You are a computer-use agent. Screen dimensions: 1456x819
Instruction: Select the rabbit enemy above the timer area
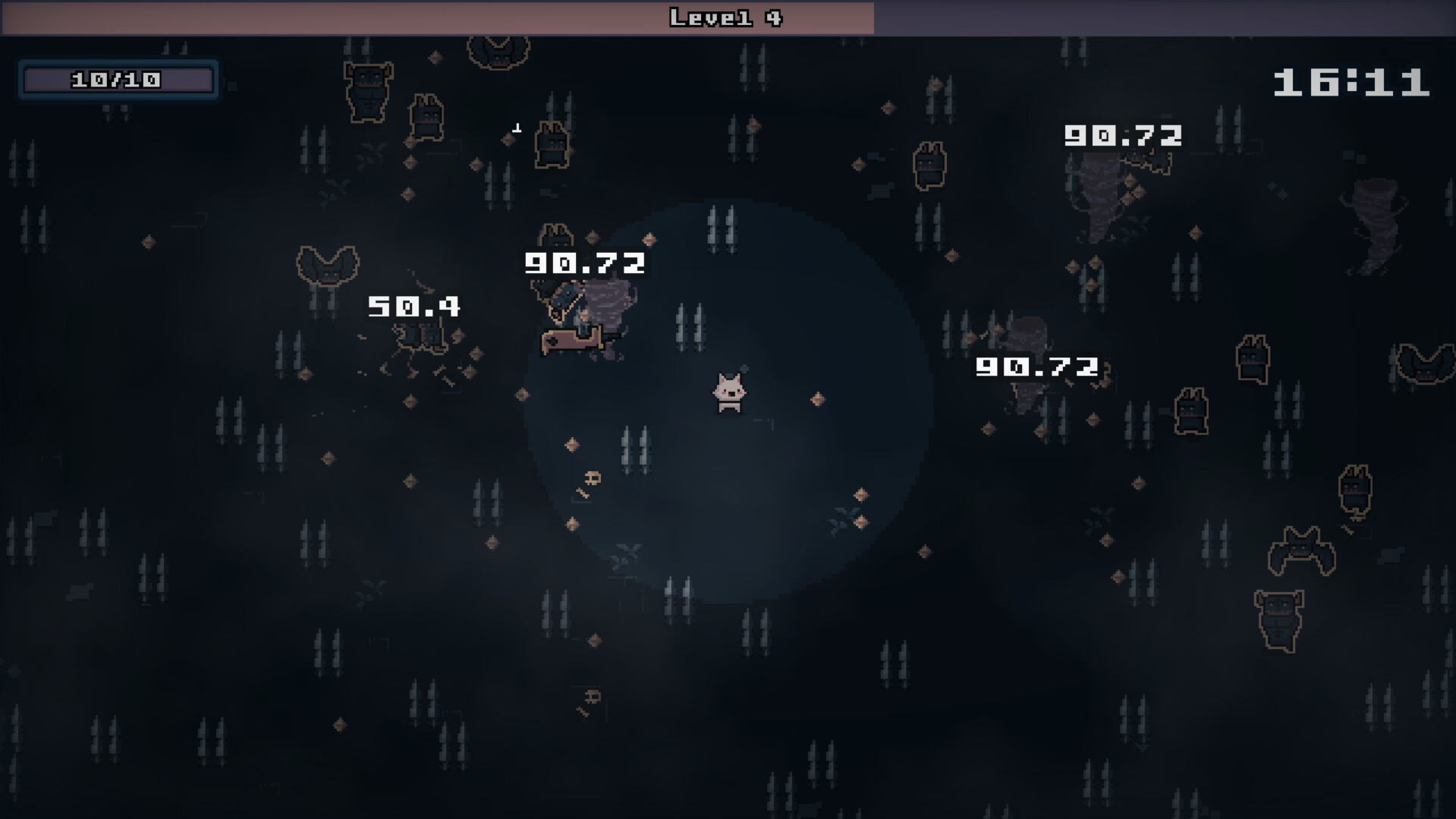929,163
